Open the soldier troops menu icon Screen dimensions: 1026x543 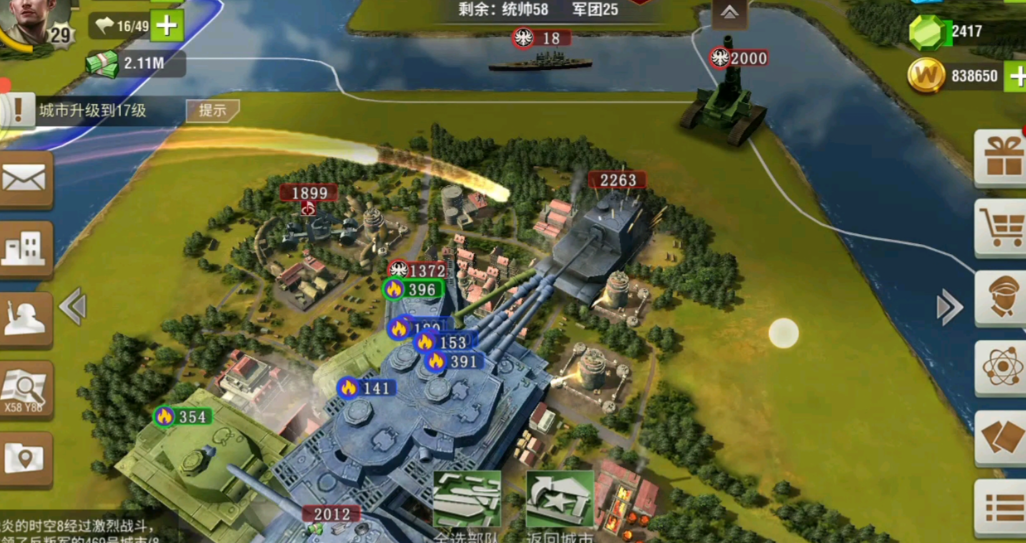coord(25,318)
